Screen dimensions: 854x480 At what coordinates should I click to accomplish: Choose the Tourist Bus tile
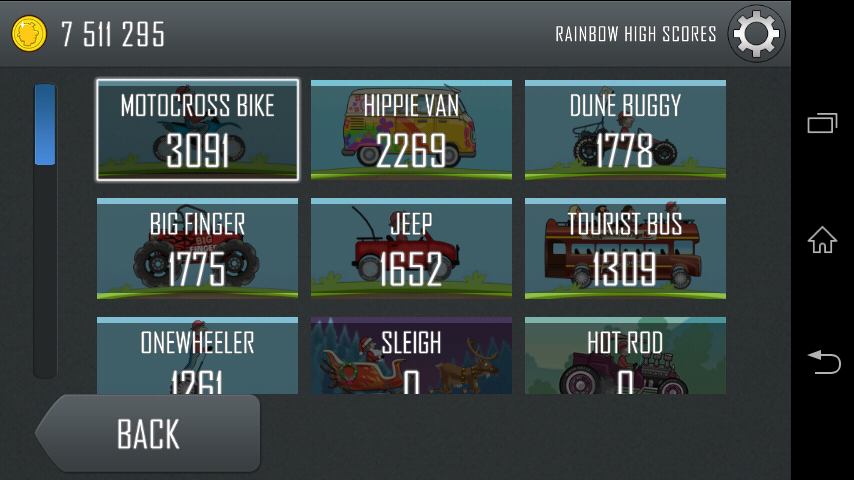[x=625, y=249]
